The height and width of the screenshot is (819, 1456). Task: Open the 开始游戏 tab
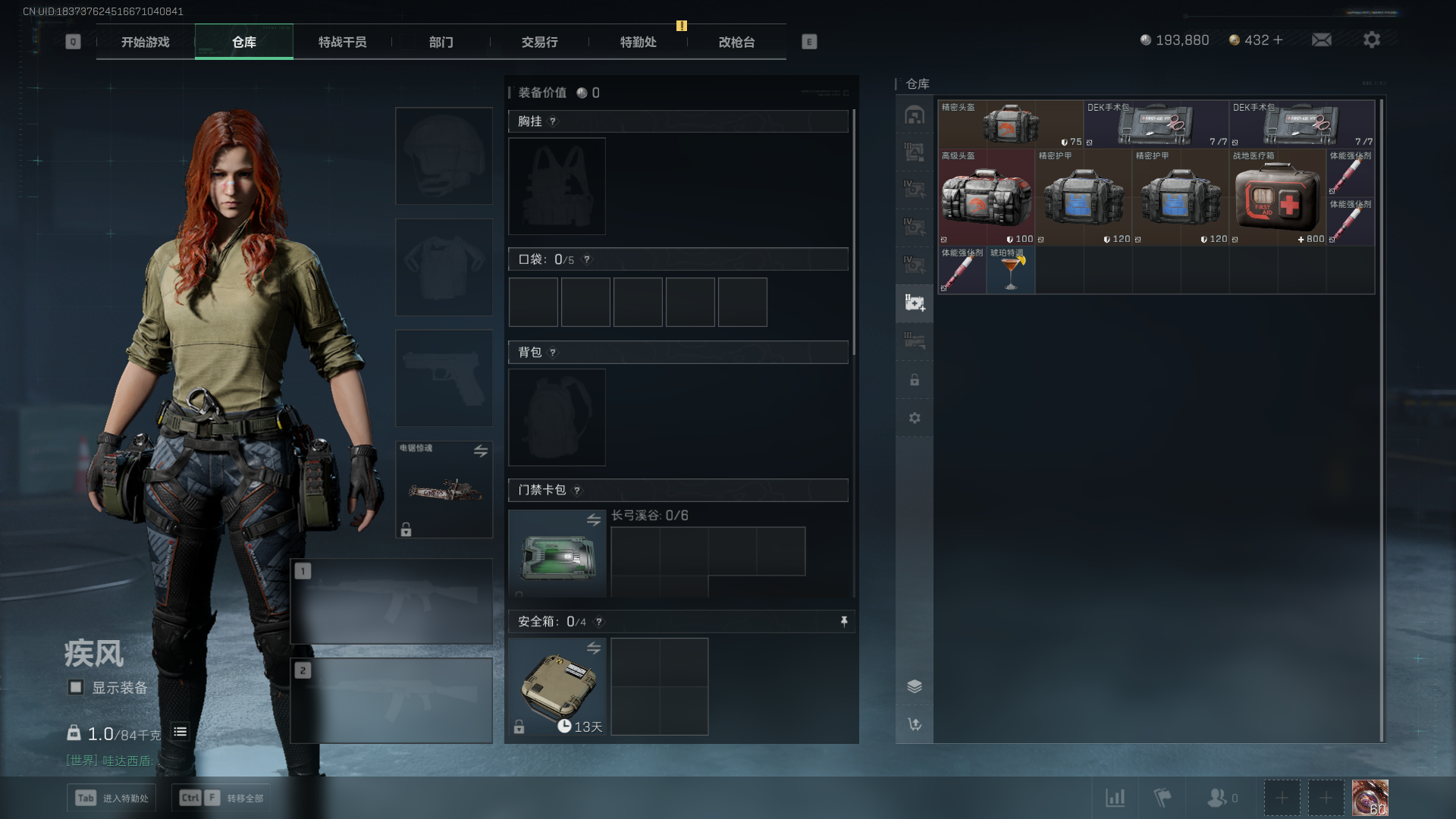[145, 42]
